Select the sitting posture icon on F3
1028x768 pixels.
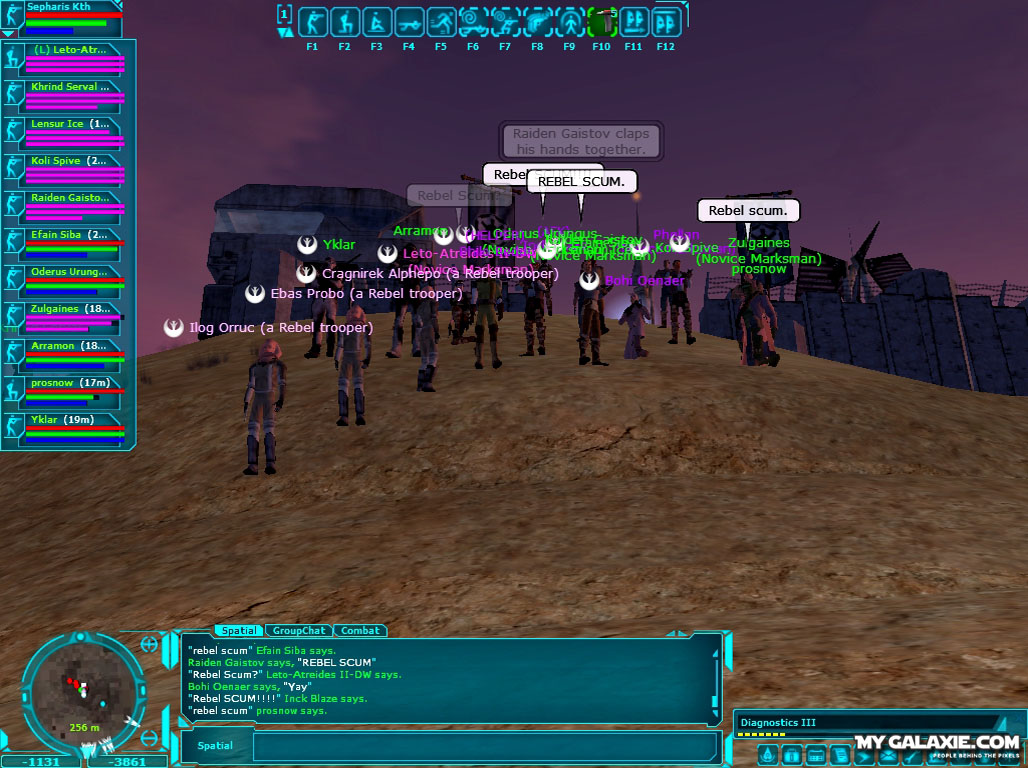(376, 21)
